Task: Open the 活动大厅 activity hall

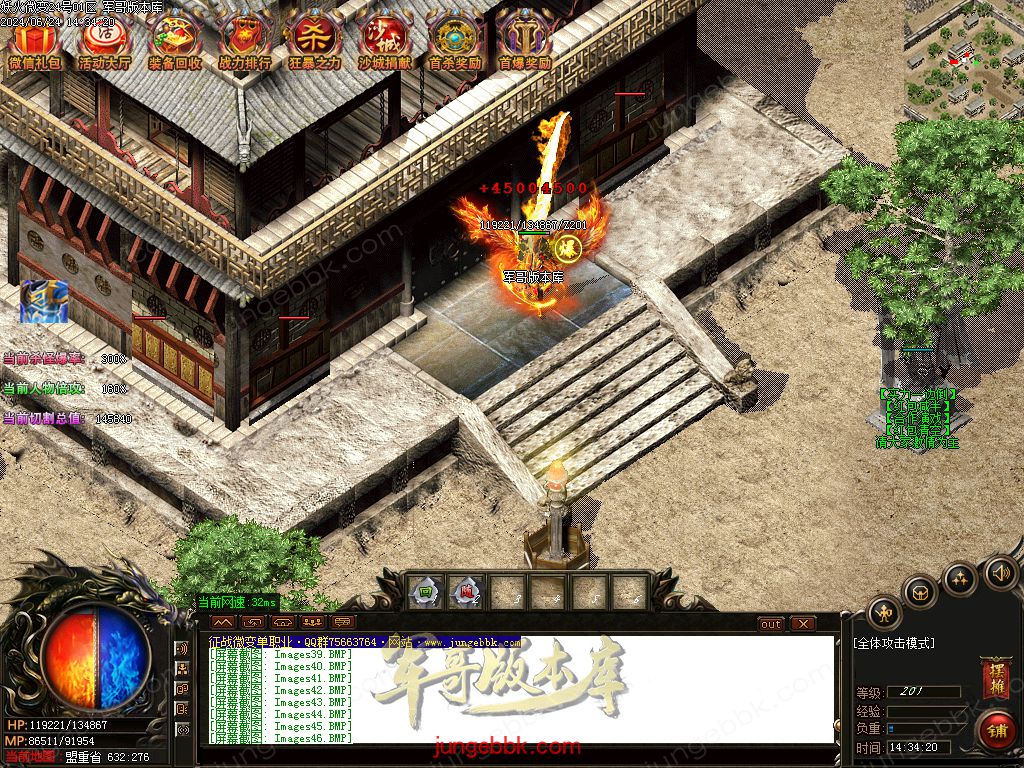Action: (x=105, y=42)
